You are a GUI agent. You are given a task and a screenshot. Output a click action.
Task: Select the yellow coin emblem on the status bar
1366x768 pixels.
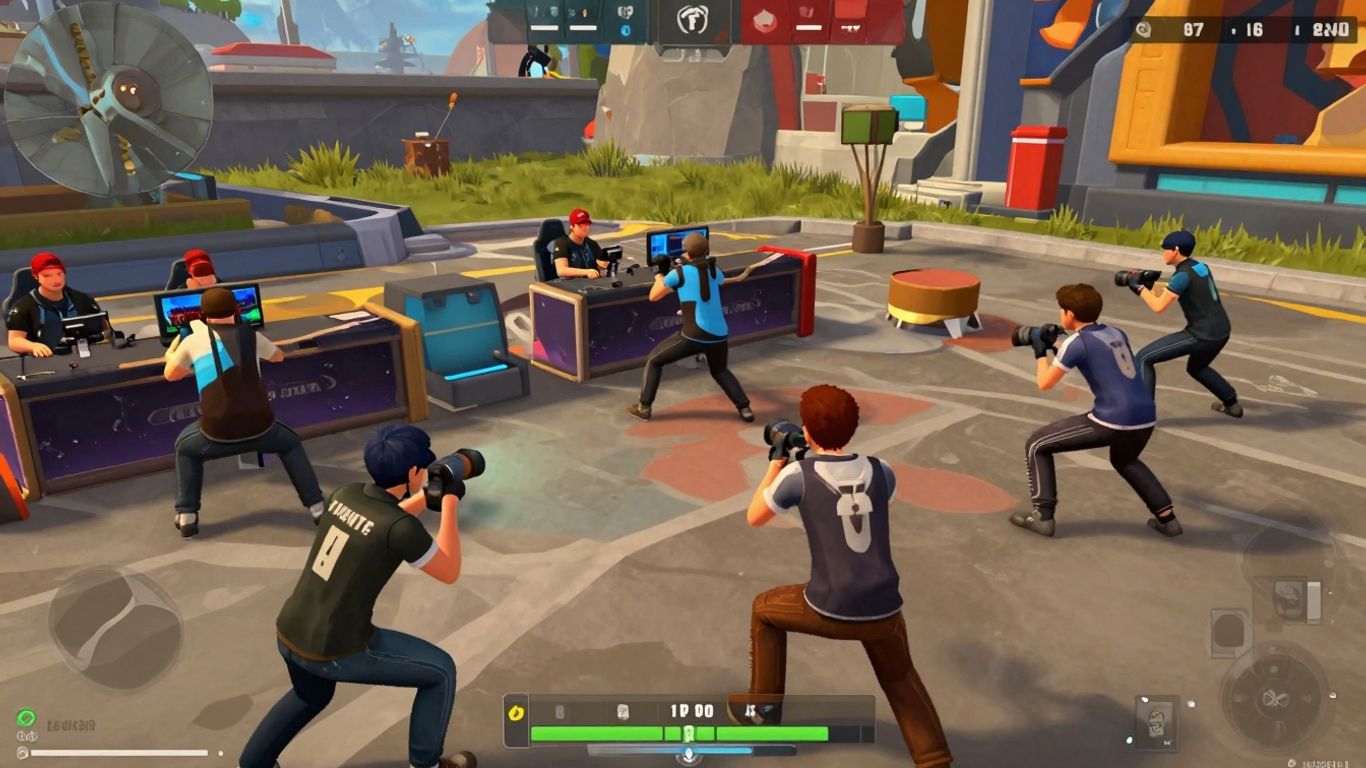(516, 712)
